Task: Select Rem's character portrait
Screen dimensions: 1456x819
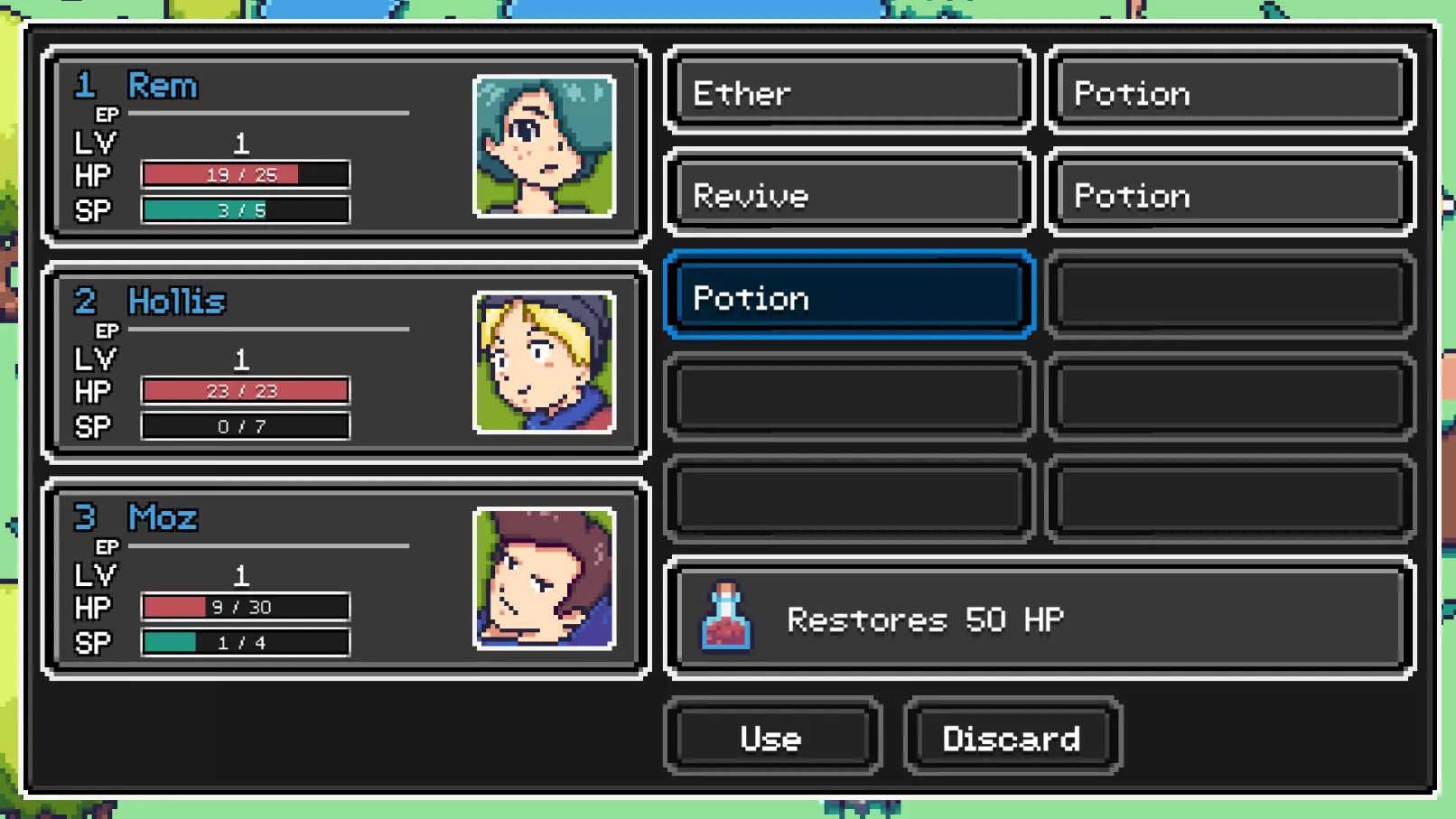Action: (x=541, y=149)
